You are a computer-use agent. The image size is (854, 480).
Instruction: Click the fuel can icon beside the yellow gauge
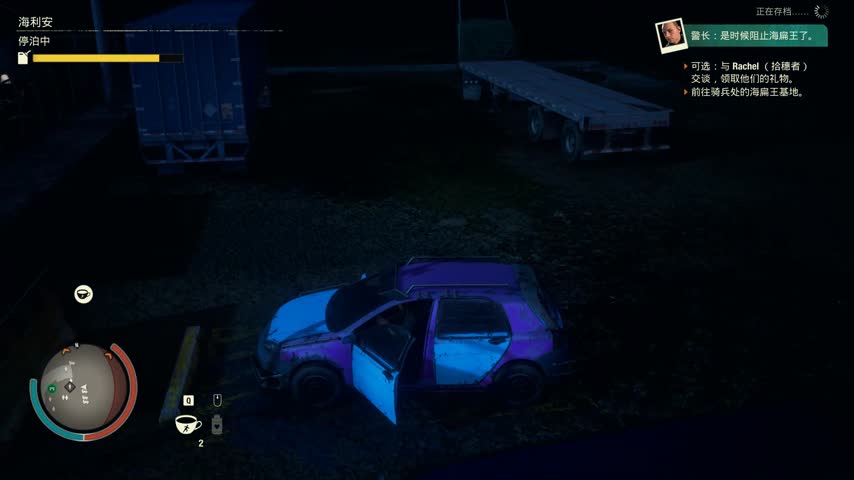(x=23, y=58)
